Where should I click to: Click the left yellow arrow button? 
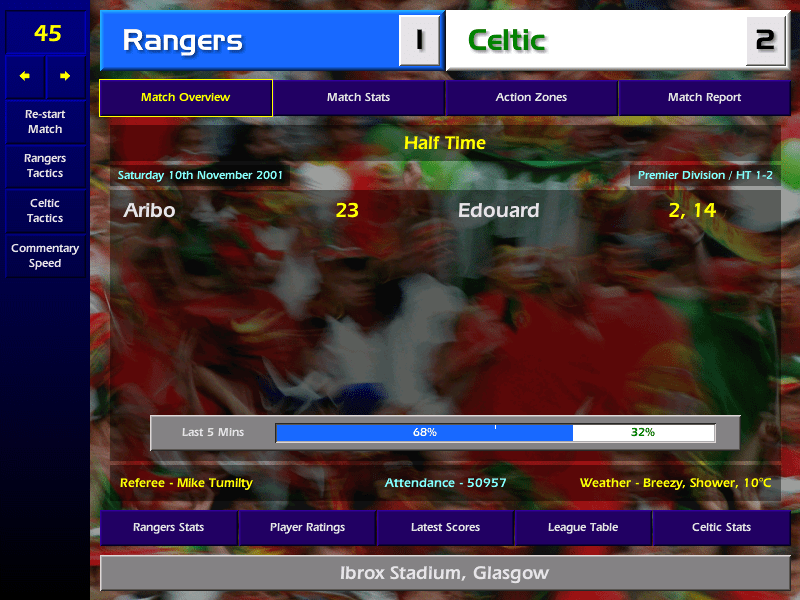click(25, 76)
